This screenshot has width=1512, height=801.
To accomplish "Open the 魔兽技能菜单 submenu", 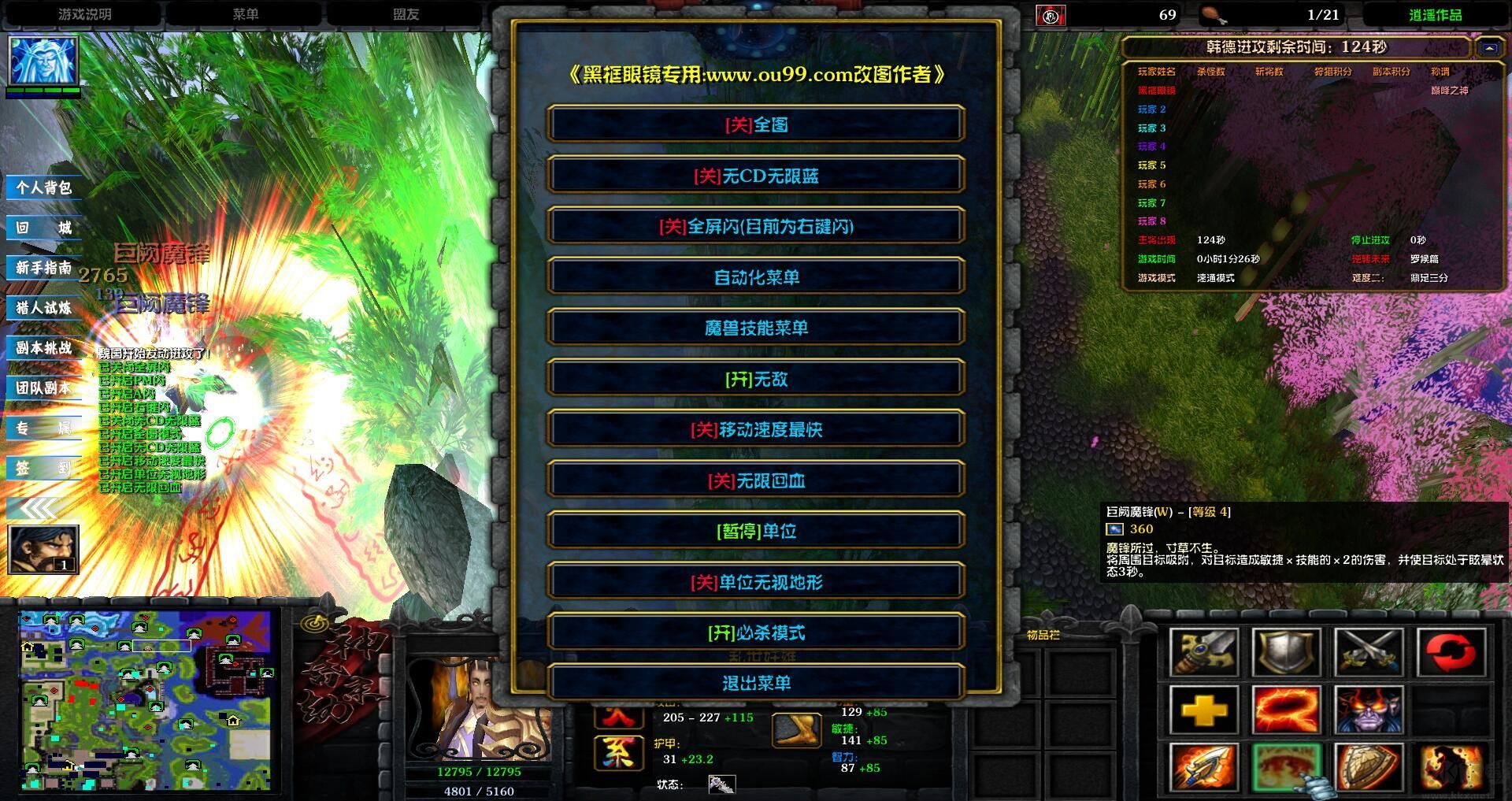I will tap(756, 328).
